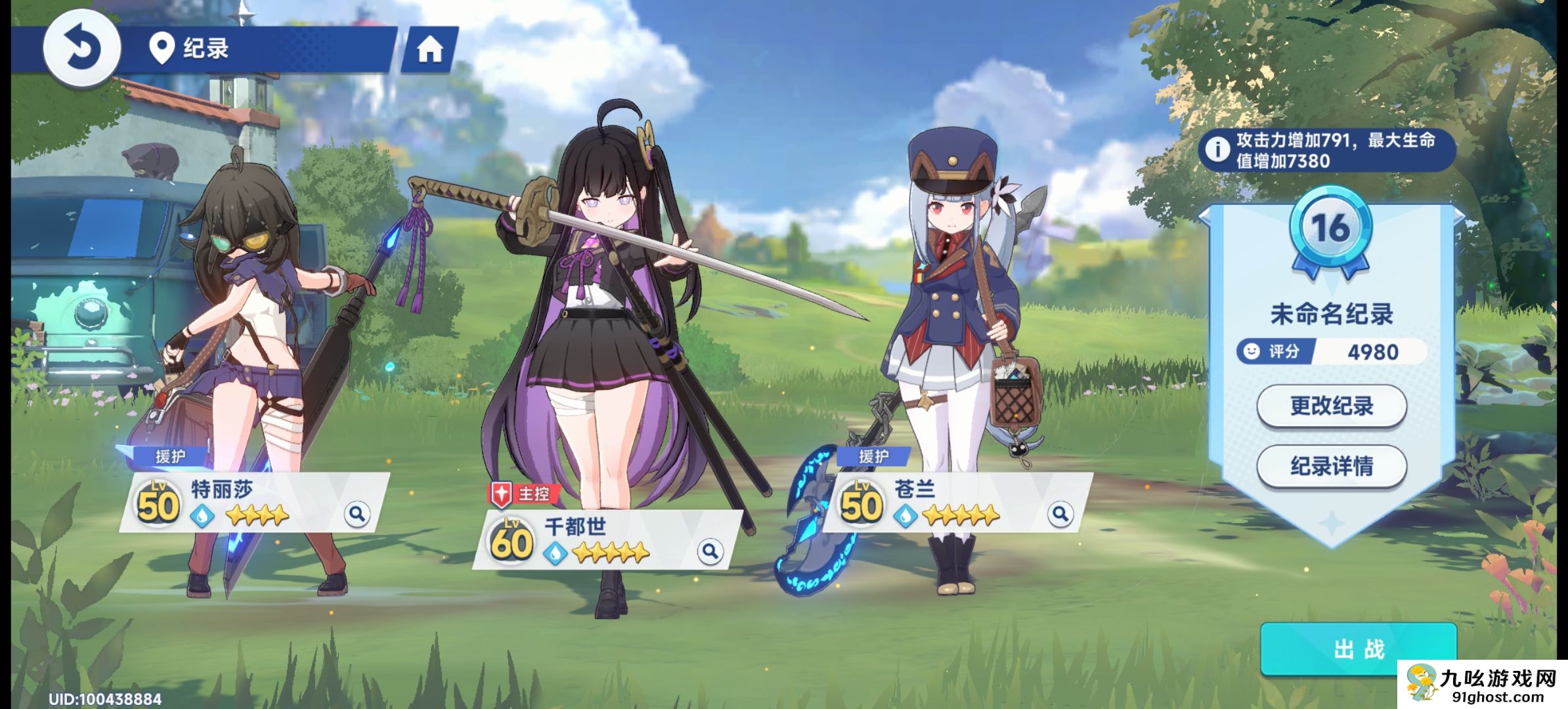Click the level 16 record badge

[1331, 230]
